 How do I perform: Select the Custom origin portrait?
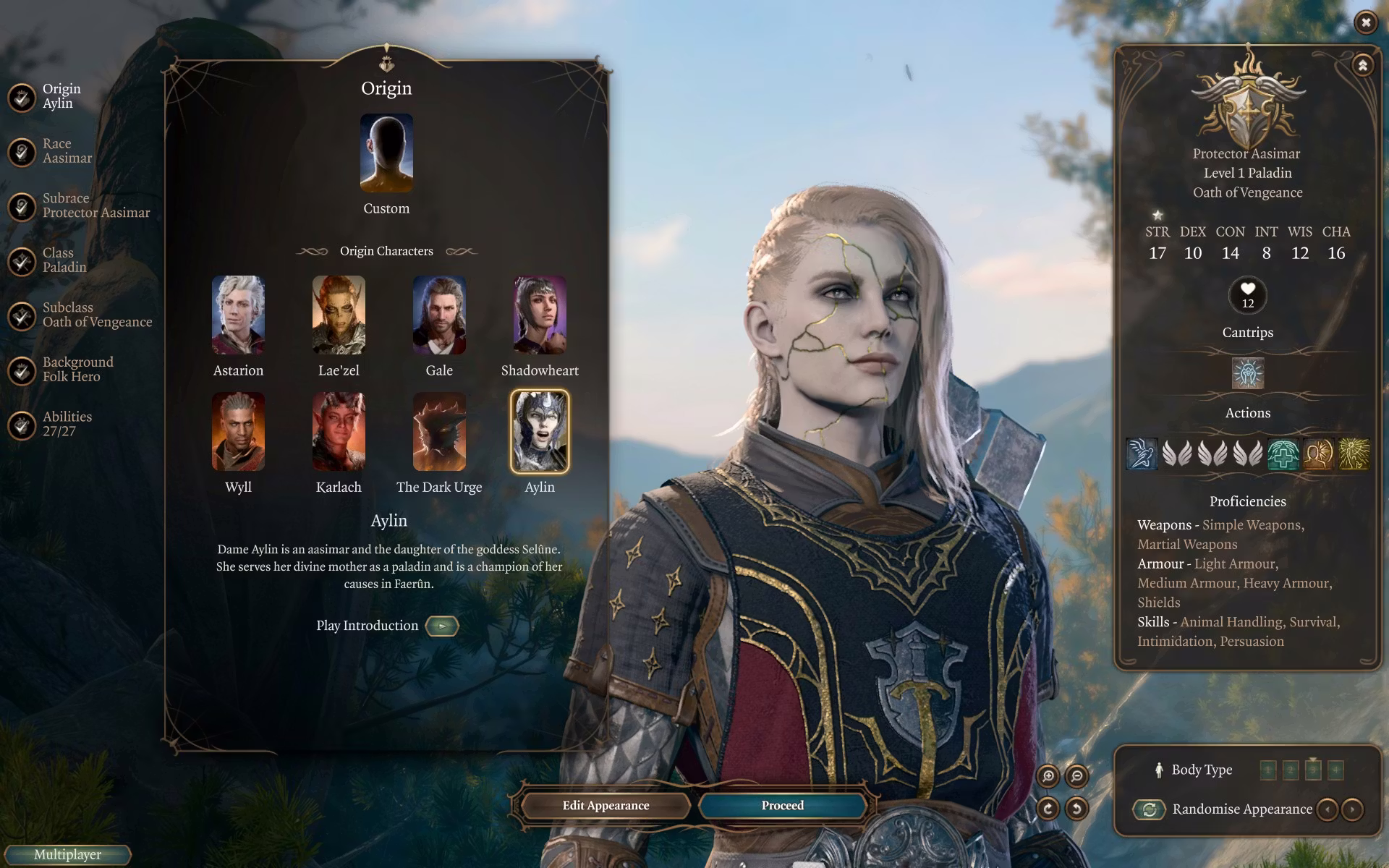pos(386,153)
